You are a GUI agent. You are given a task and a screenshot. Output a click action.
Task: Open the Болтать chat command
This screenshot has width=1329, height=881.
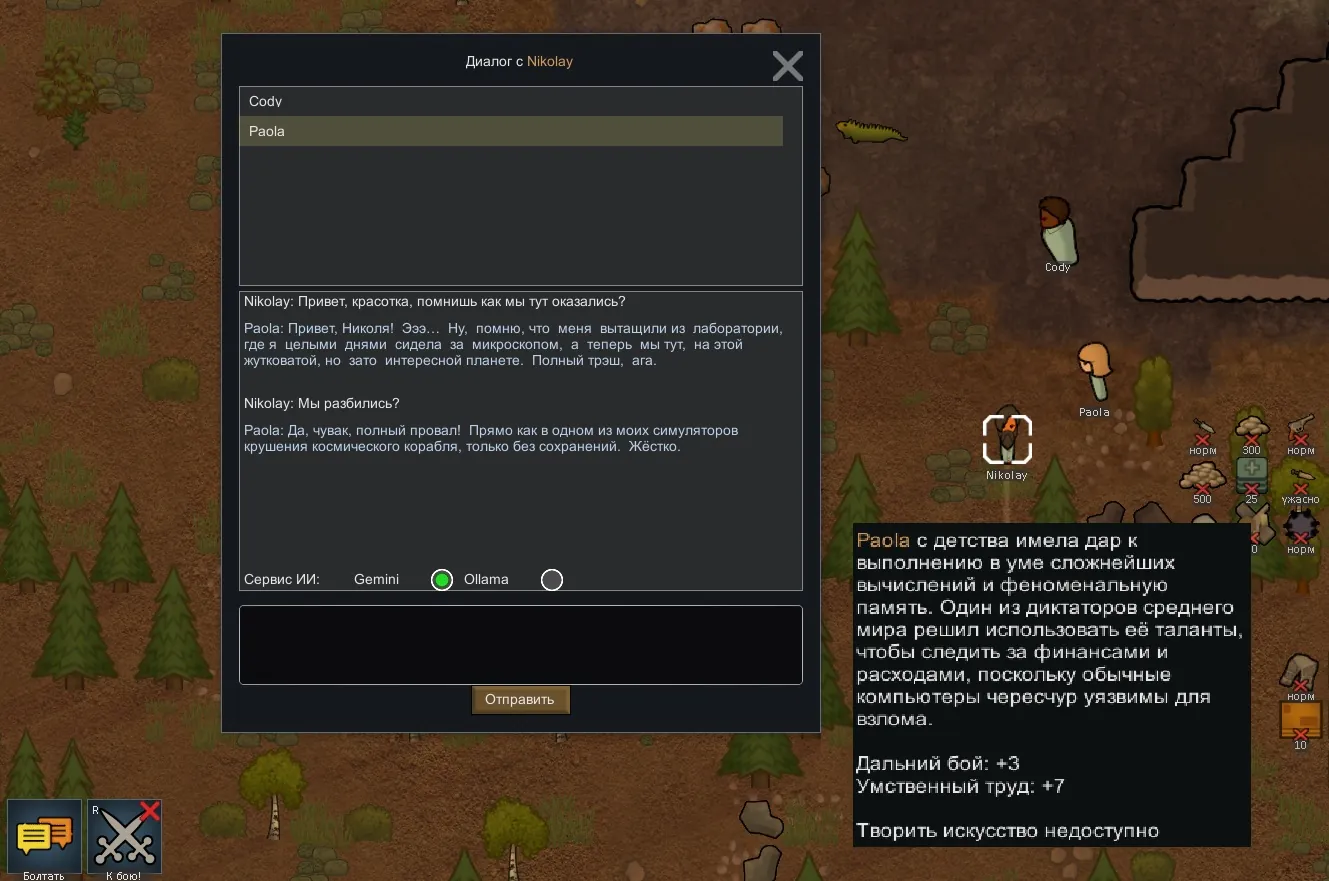point(44,835)
